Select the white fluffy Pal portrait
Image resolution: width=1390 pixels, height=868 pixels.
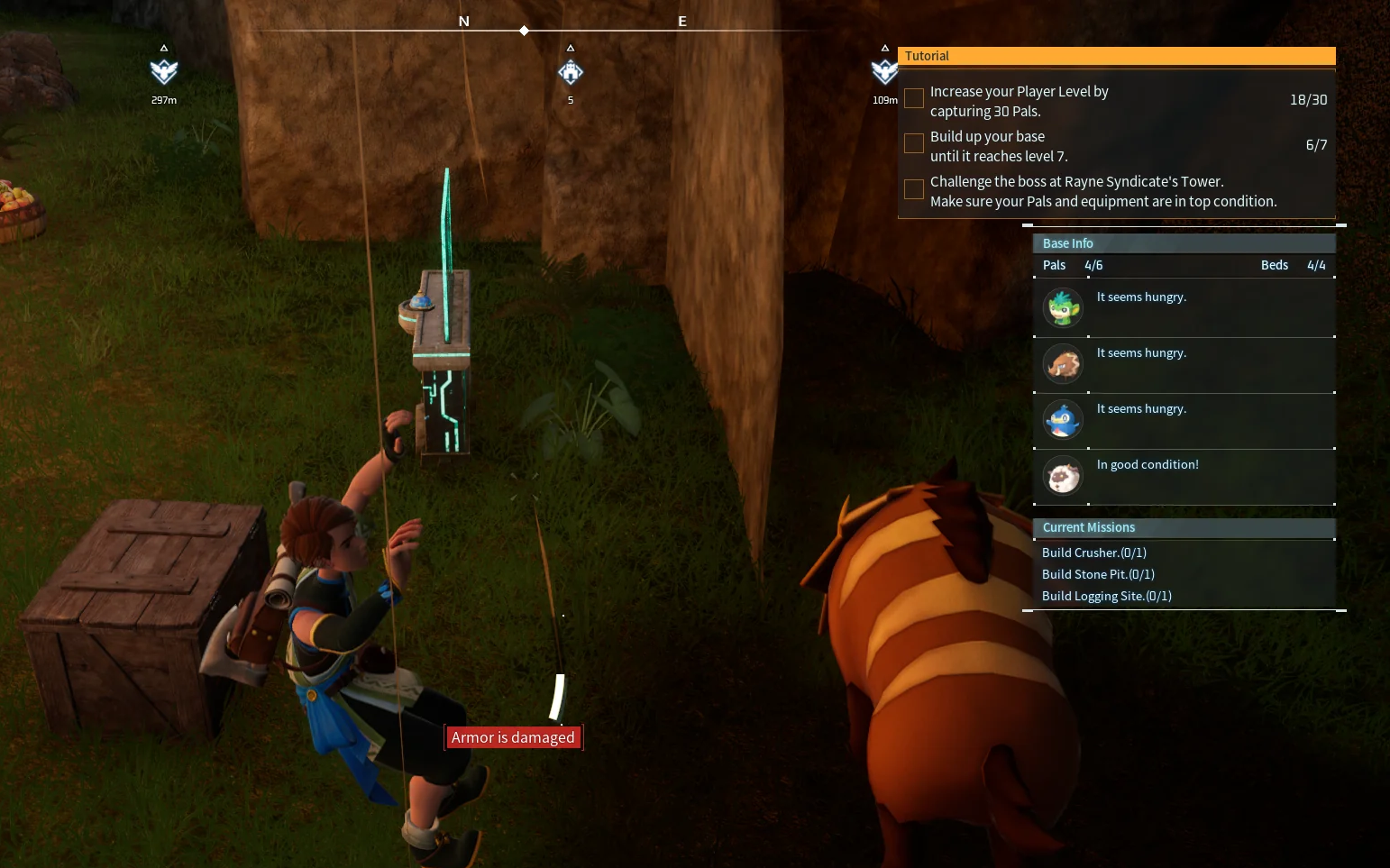tap(1063, 476)
